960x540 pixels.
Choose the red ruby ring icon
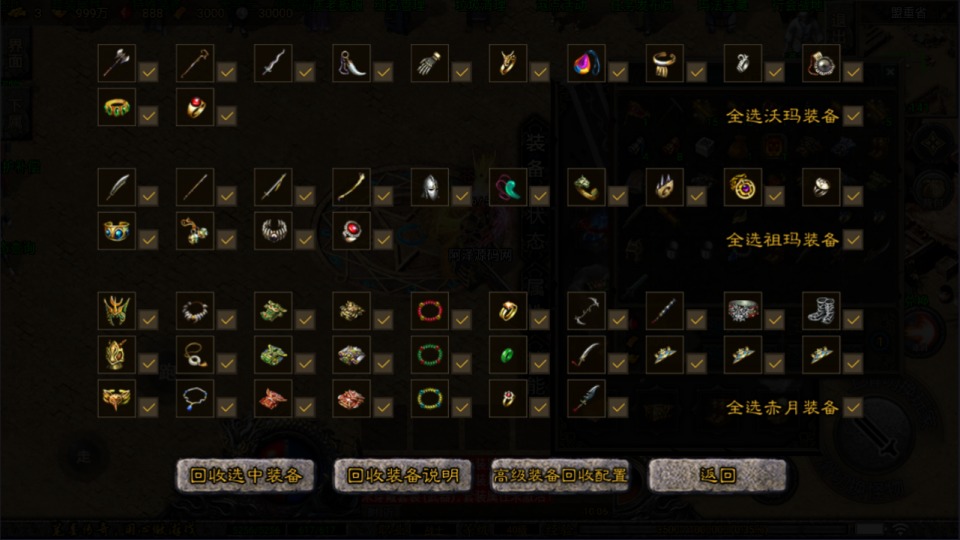[351, 231]
